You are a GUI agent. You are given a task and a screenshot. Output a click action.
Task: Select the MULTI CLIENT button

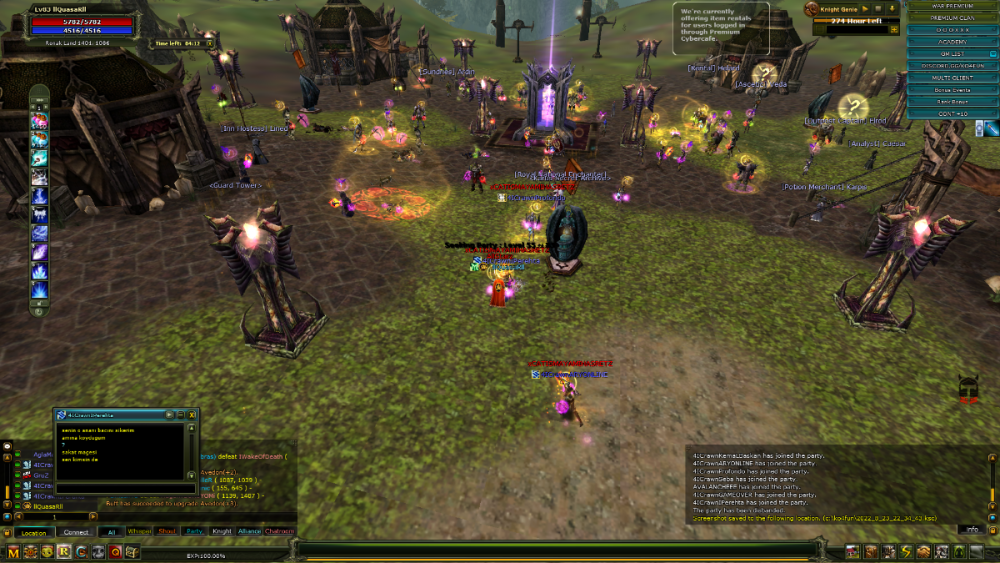point(951,77)
